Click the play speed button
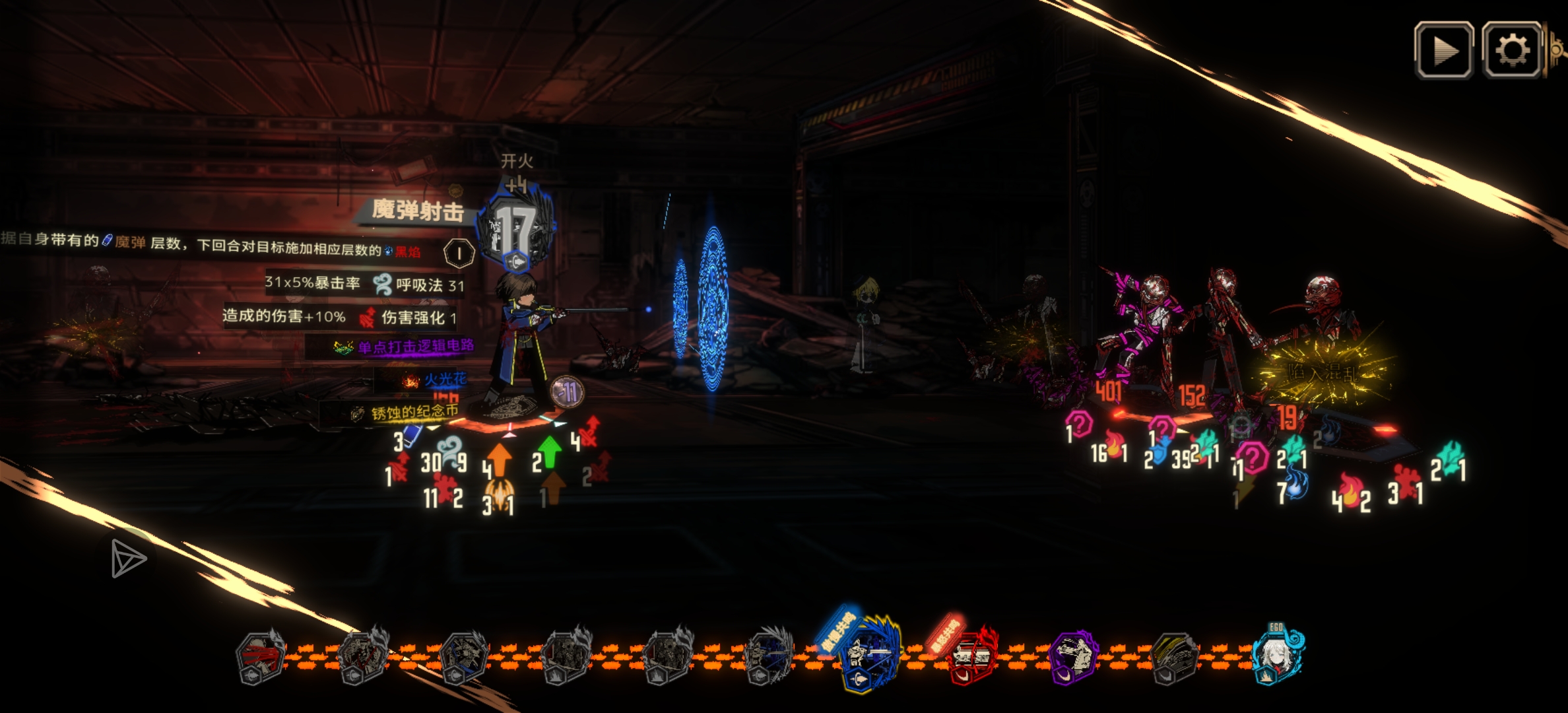The height and width of the screenshot is (713, 1568). tap(1443, 51)
